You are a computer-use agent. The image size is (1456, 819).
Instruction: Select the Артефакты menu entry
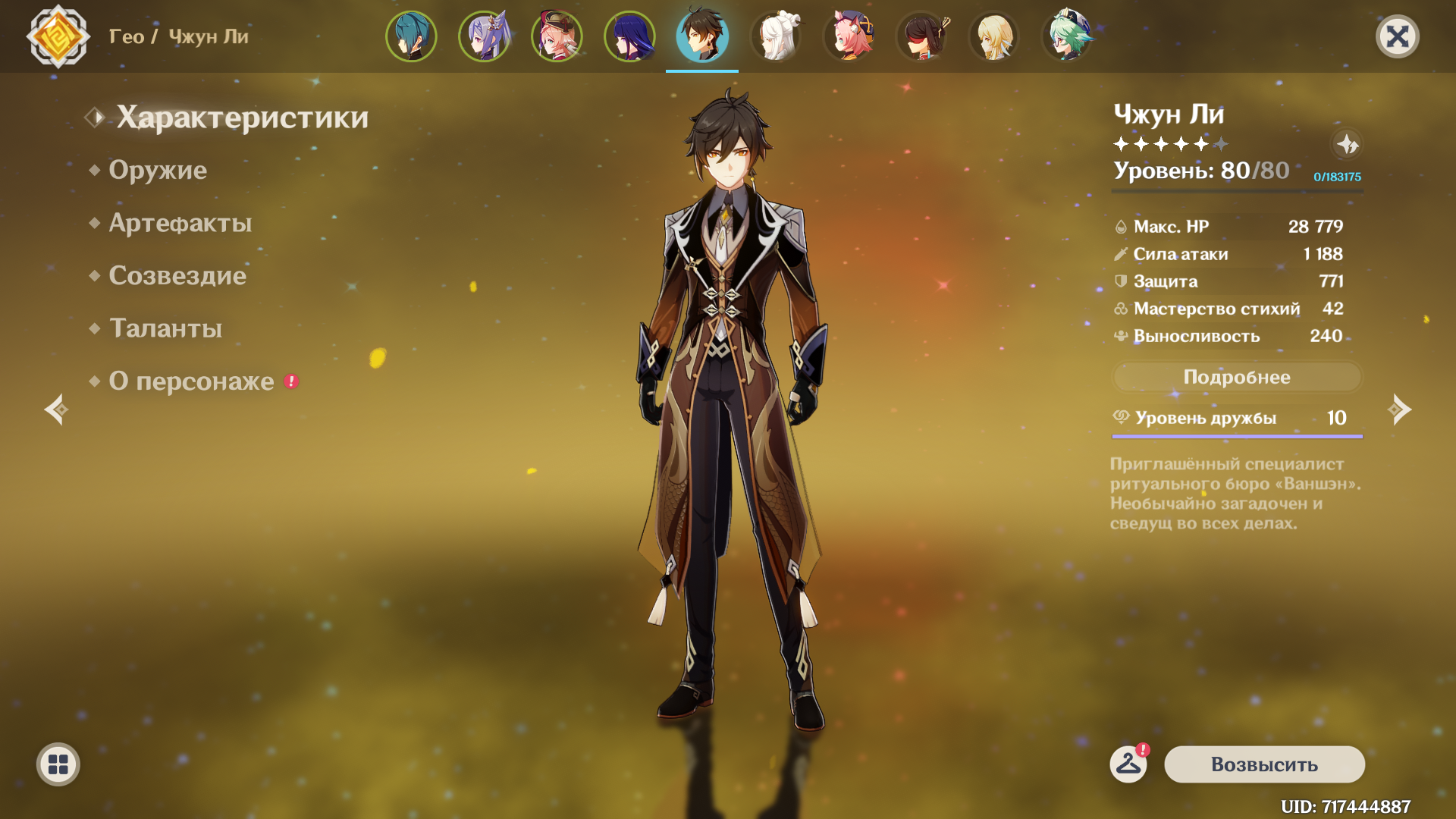point(180,223)
